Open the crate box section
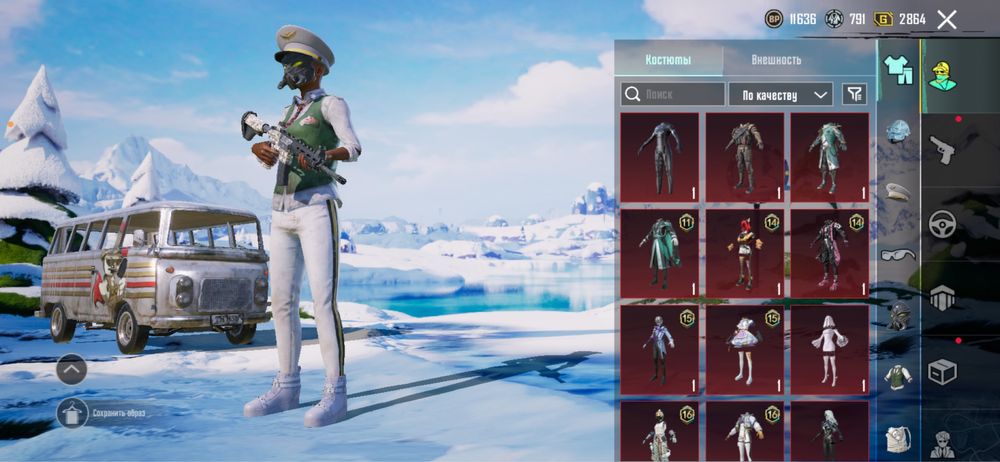Viewport: 1000px width, 462px height. click(x=942, y=371)
